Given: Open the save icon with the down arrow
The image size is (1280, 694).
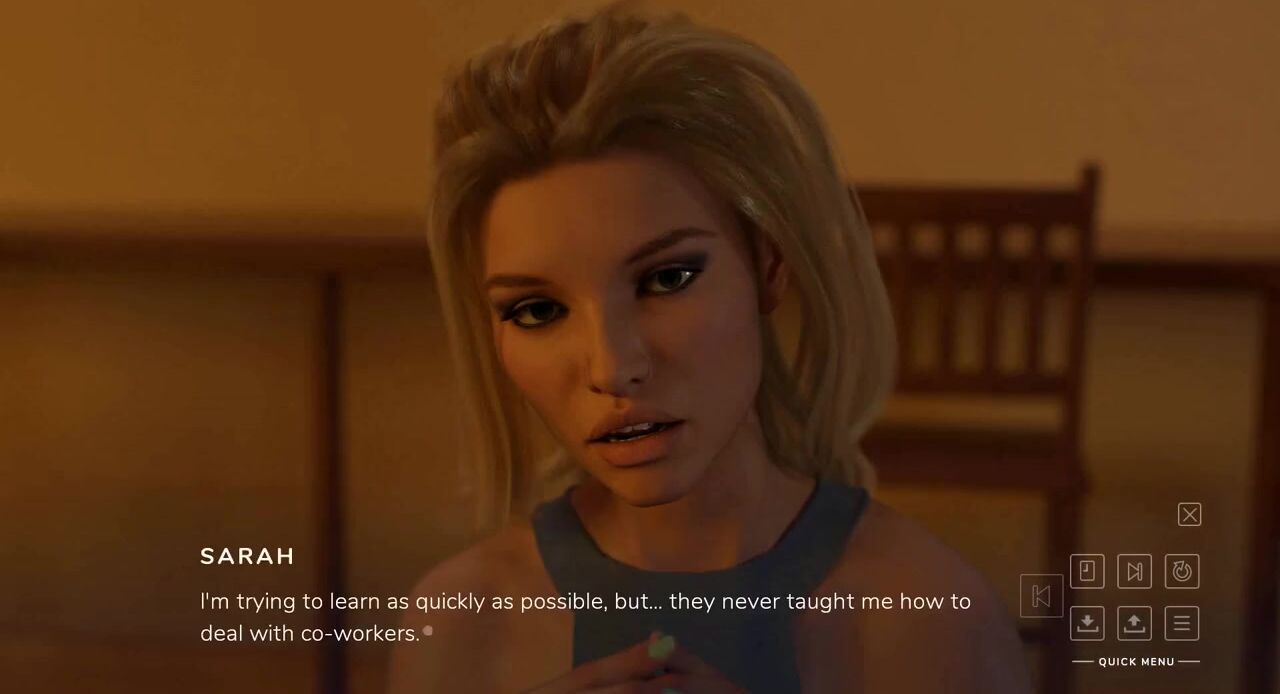Looking at the screenshot, I should click(x=1087, y=623).
